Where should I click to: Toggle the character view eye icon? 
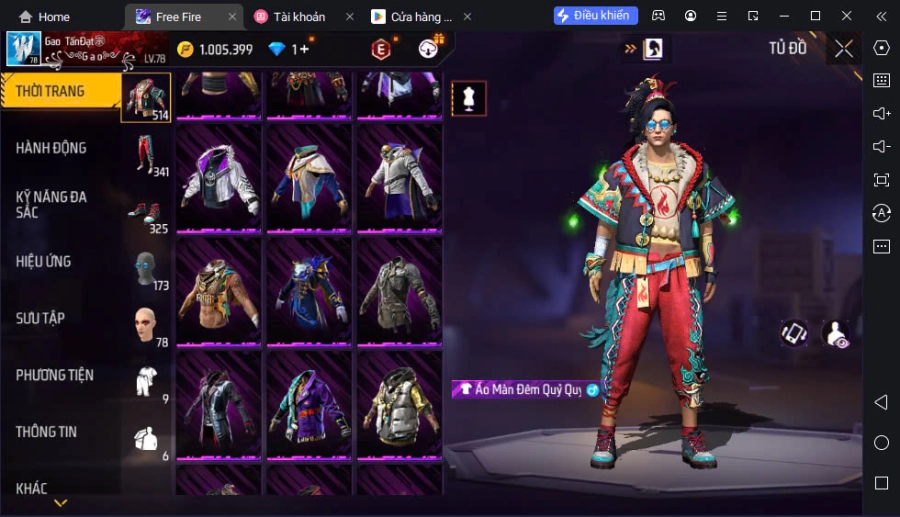coord(836,335)
